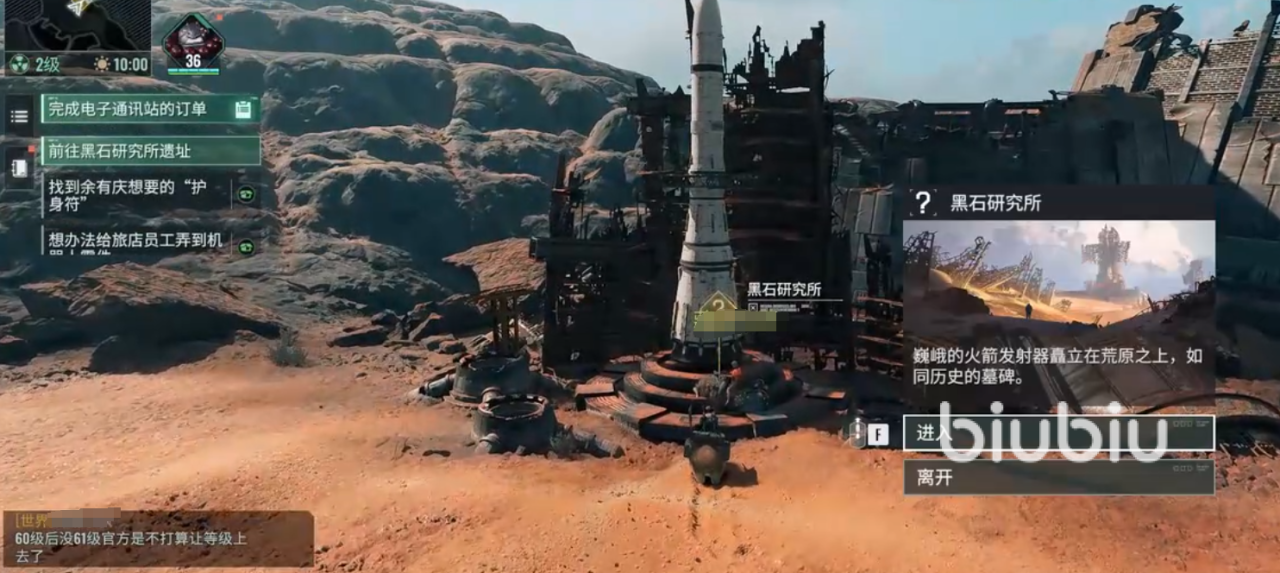Open the minimap in the corner
Viewport: 1280px width, 573px height.
(76, 26)
